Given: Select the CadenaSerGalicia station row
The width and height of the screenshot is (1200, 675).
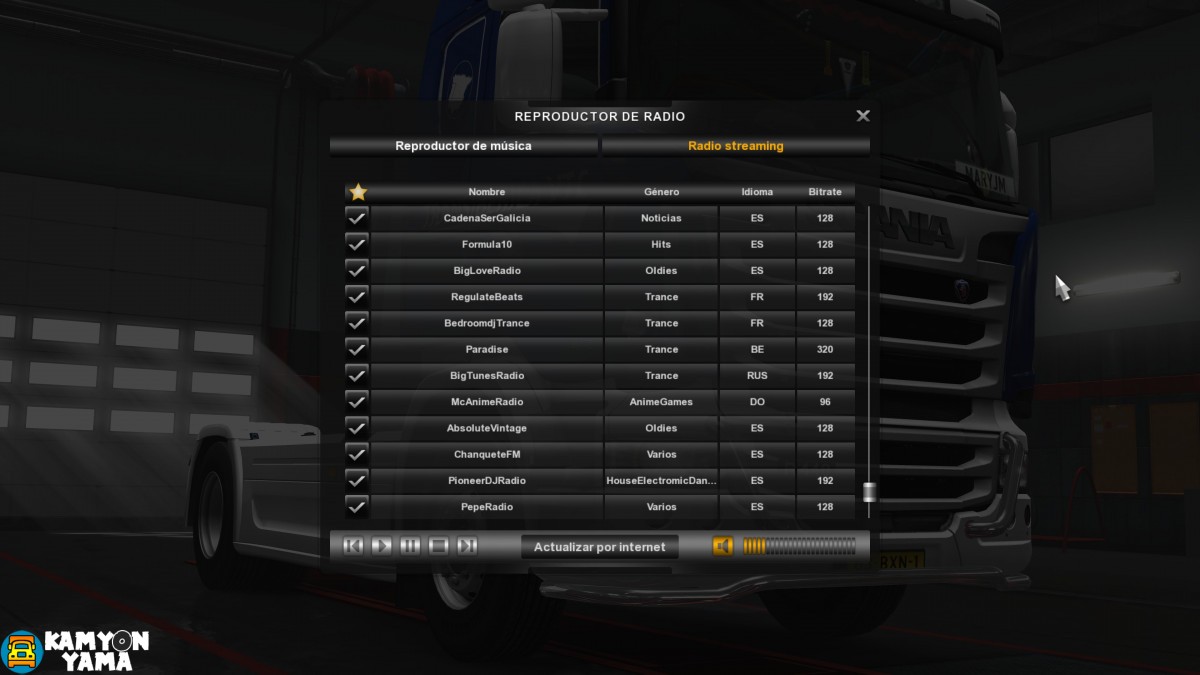Looking at the screenshot, I should point(487,218).
